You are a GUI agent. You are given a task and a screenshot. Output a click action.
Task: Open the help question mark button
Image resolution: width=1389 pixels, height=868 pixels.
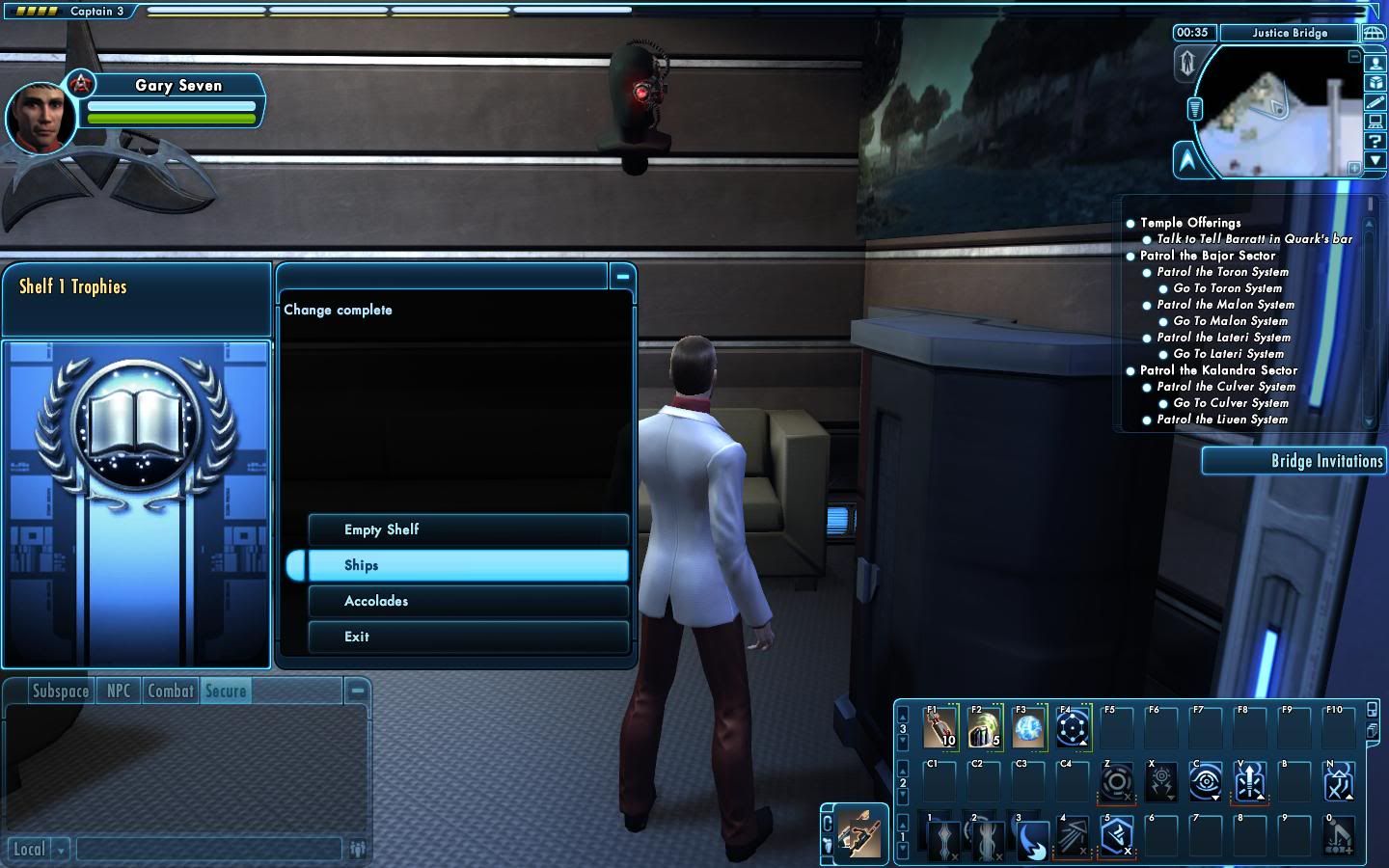(1375, 141)
